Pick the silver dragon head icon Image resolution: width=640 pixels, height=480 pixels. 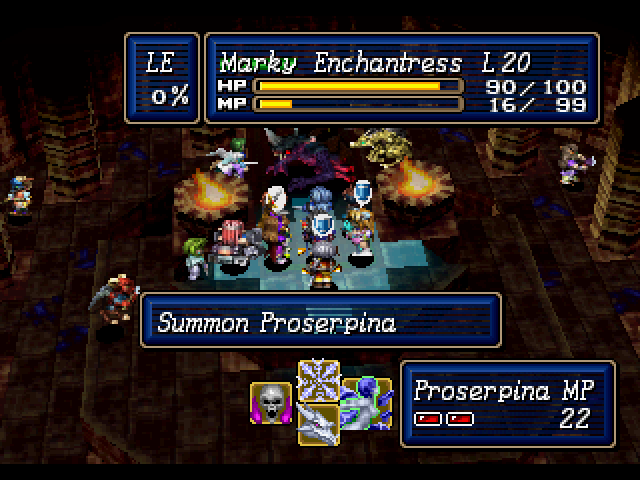click(319, 424)
